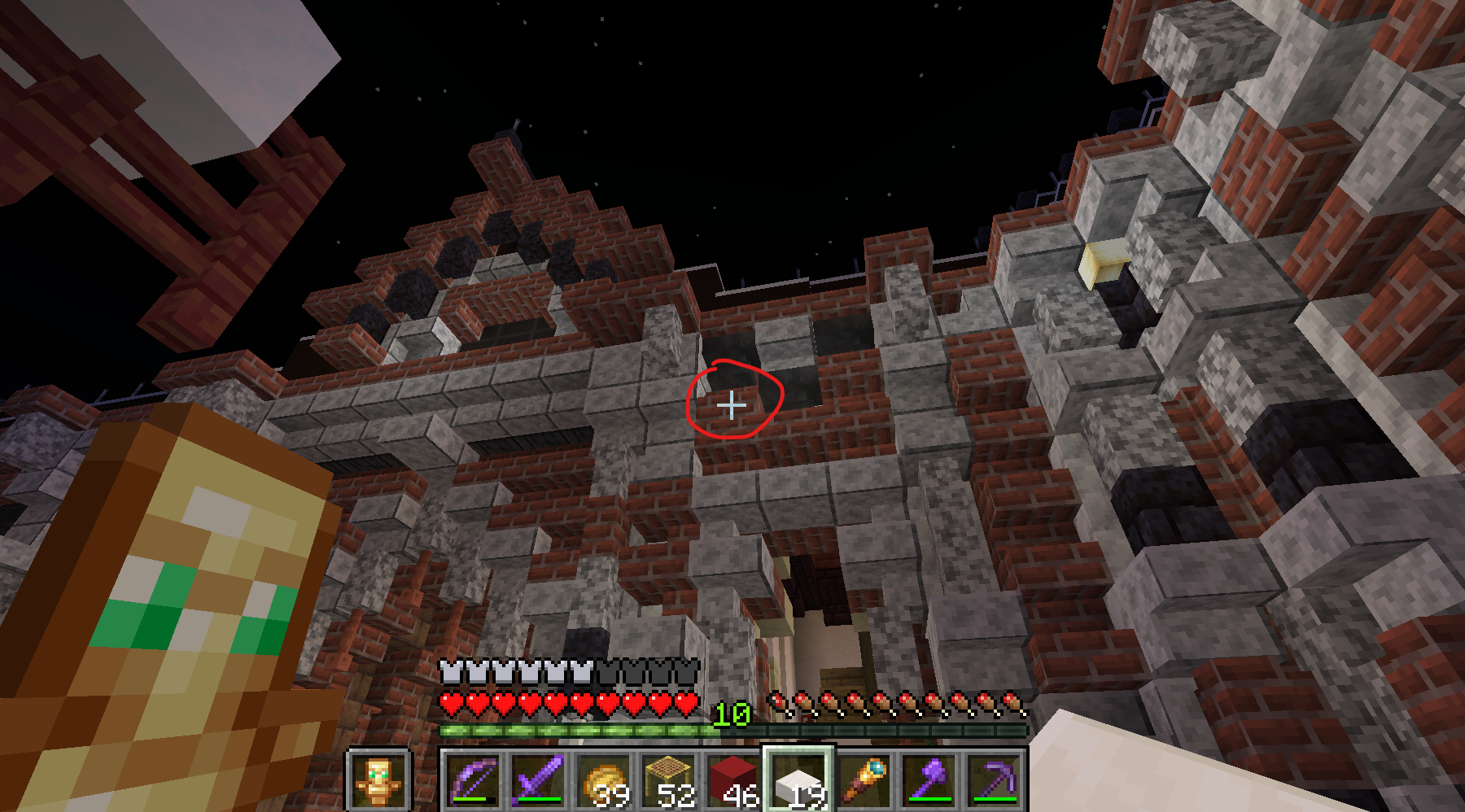
Task: Select the white slab stack of 19
Action: pyautogui.click(x=798, y=780)
